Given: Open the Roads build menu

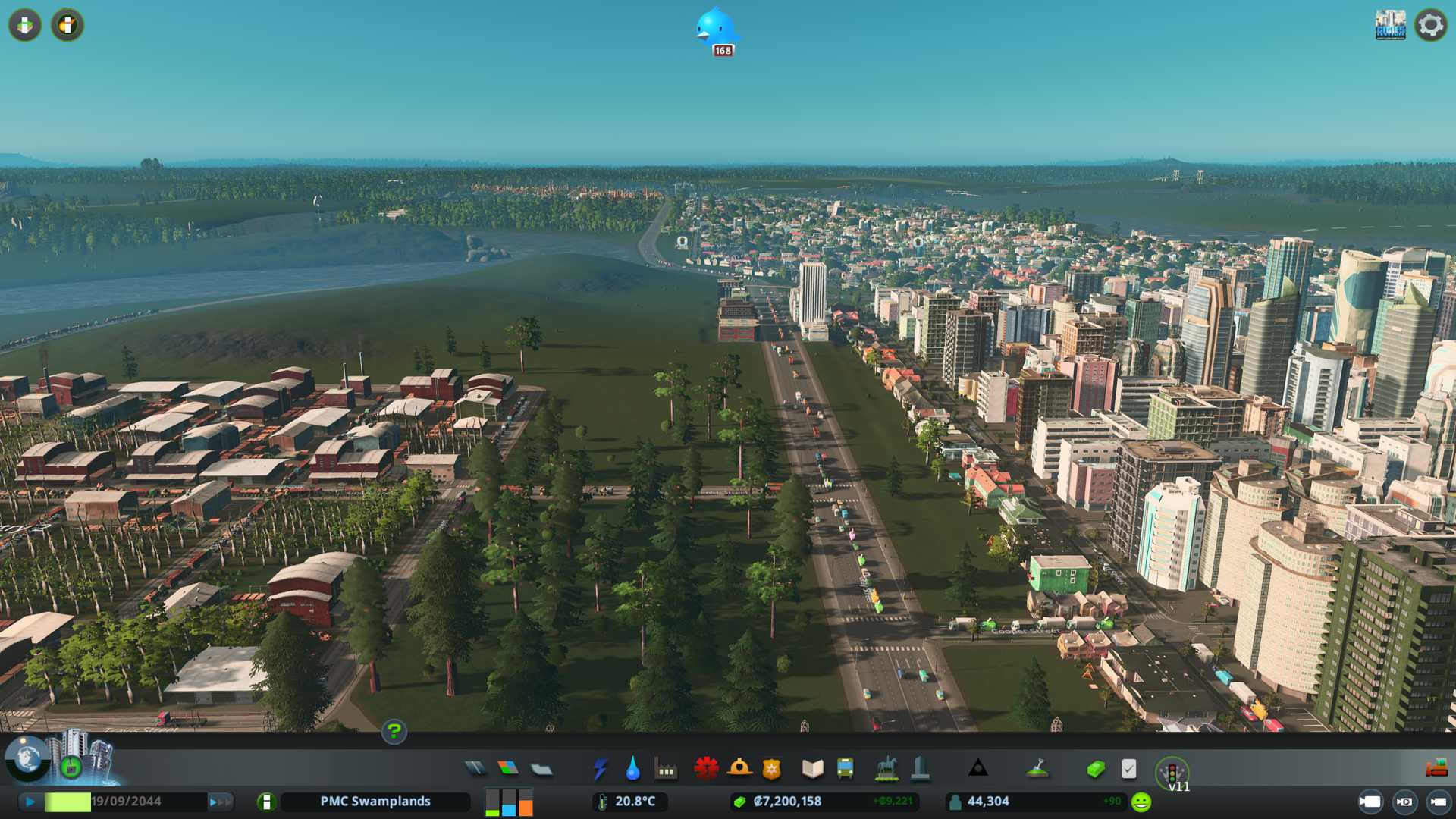Looking at the screenshot, I should (475, 769).
